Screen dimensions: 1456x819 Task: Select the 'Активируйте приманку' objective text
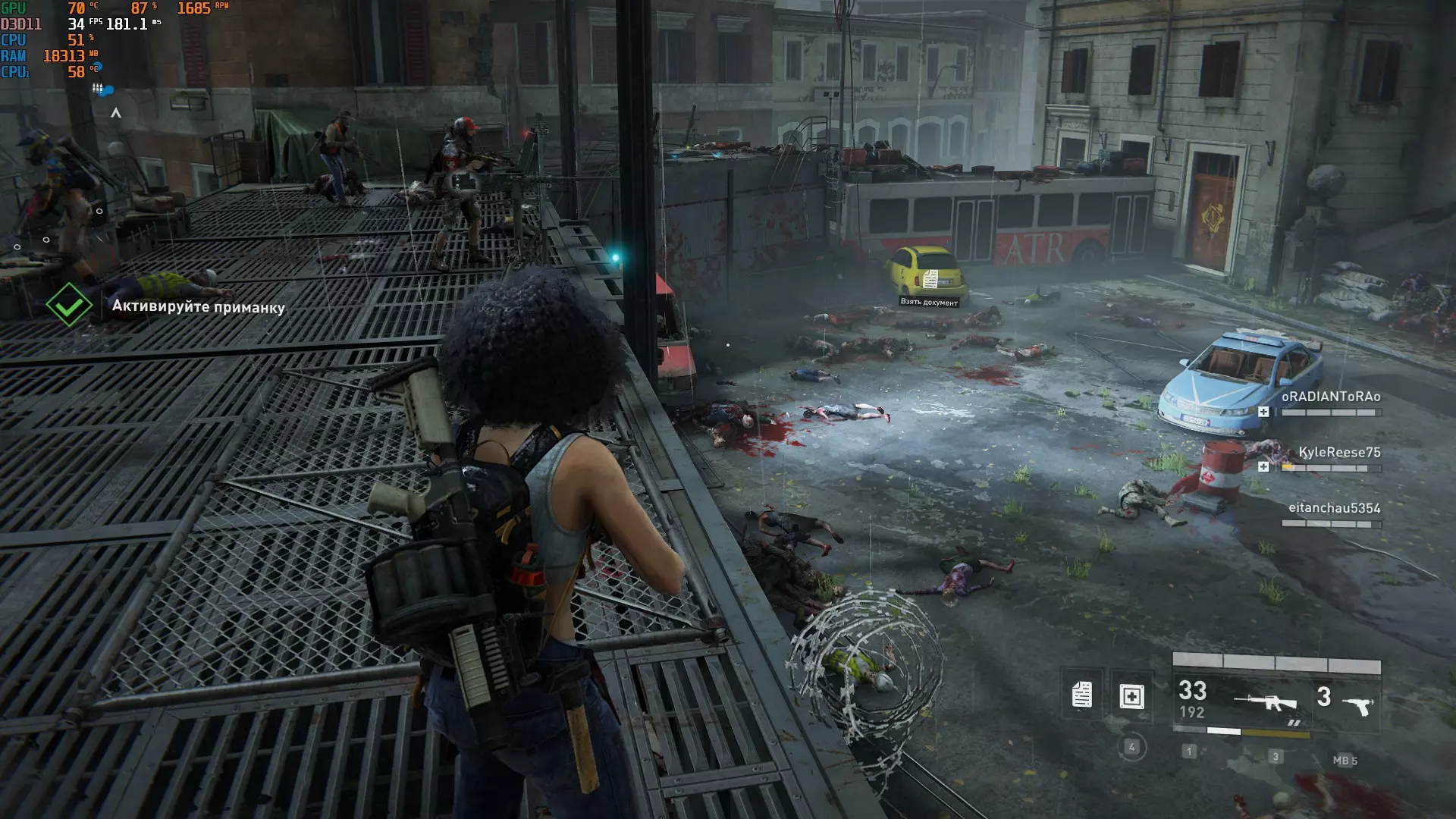pyautogui.click(x=198, y=307)
